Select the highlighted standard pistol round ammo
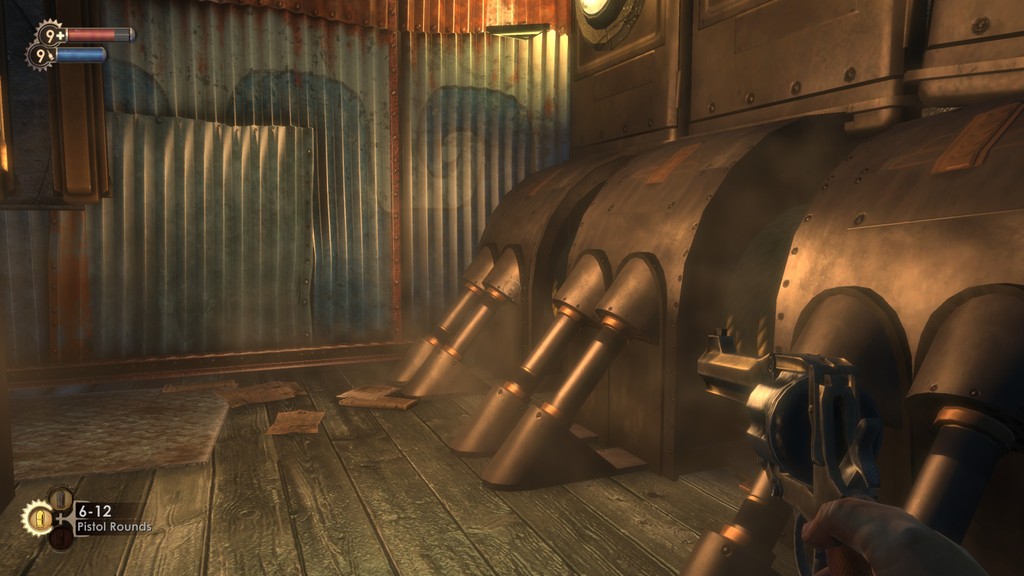1024x576 pixels. pyautogui.click(x=40, y=518)
